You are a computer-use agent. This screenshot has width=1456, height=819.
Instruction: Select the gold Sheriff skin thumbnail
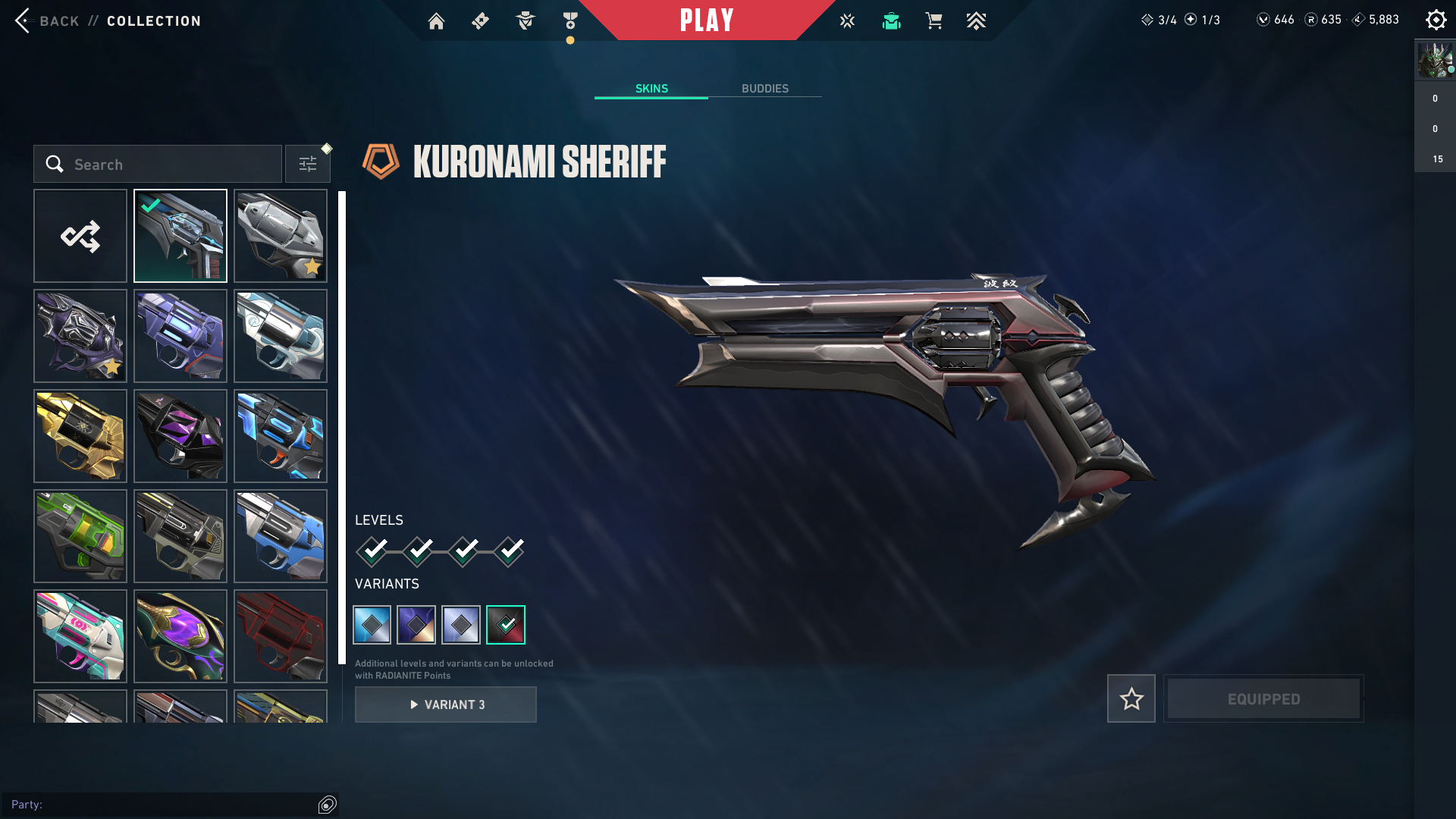(x=80, y=436)
